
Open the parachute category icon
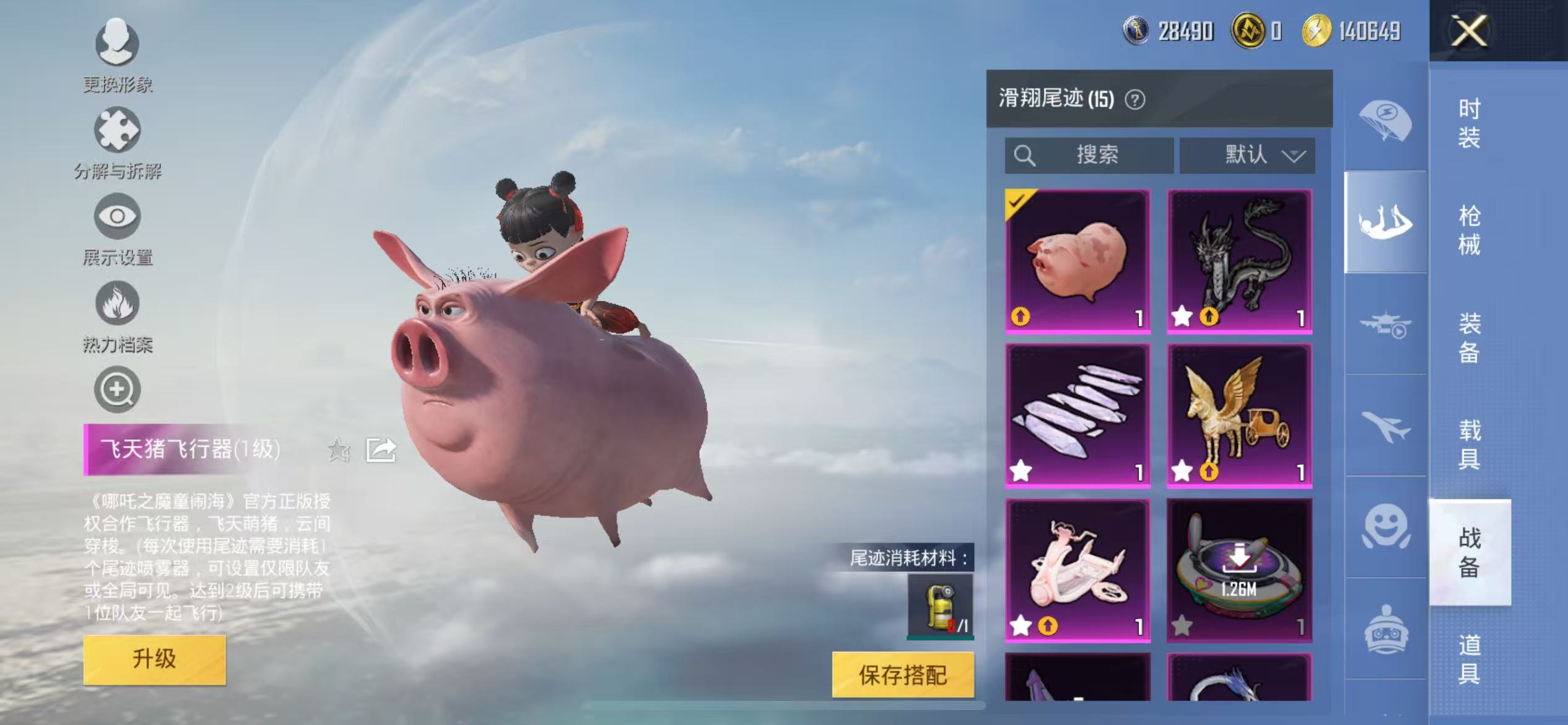point(1385,121)
